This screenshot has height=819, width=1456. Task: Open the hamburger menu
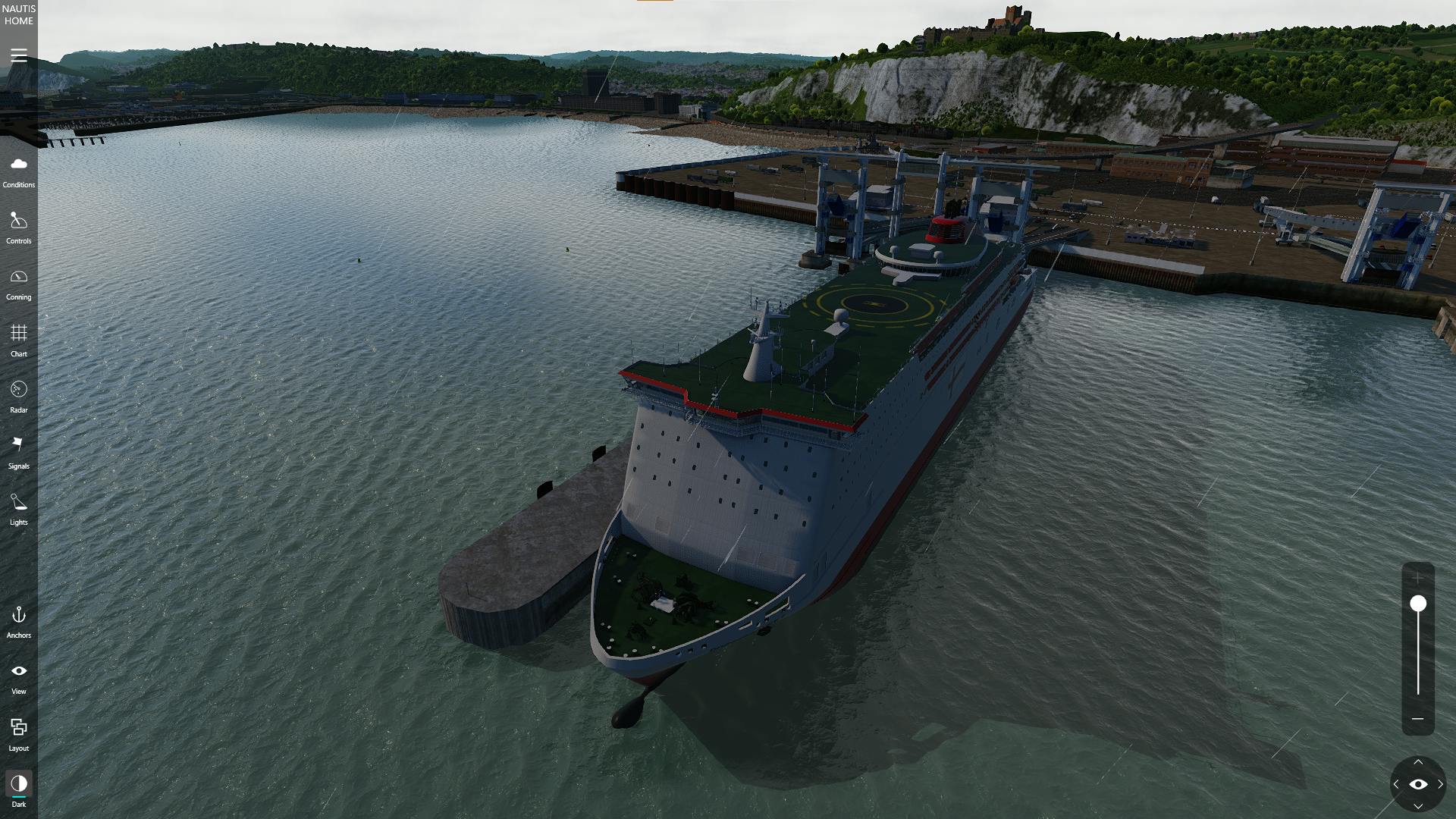click(x=19, y=56)
